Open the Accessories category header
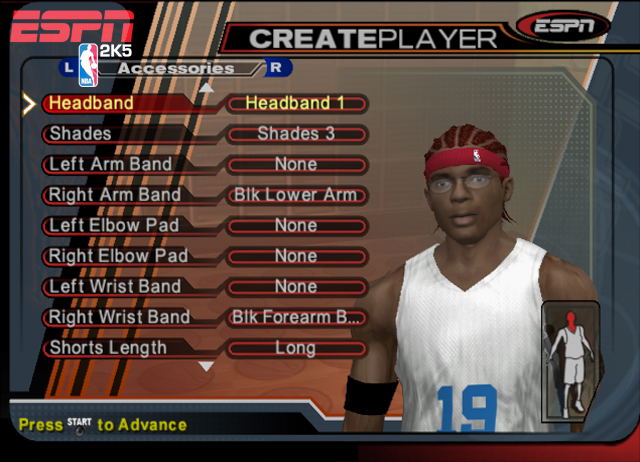 (175, 68)
